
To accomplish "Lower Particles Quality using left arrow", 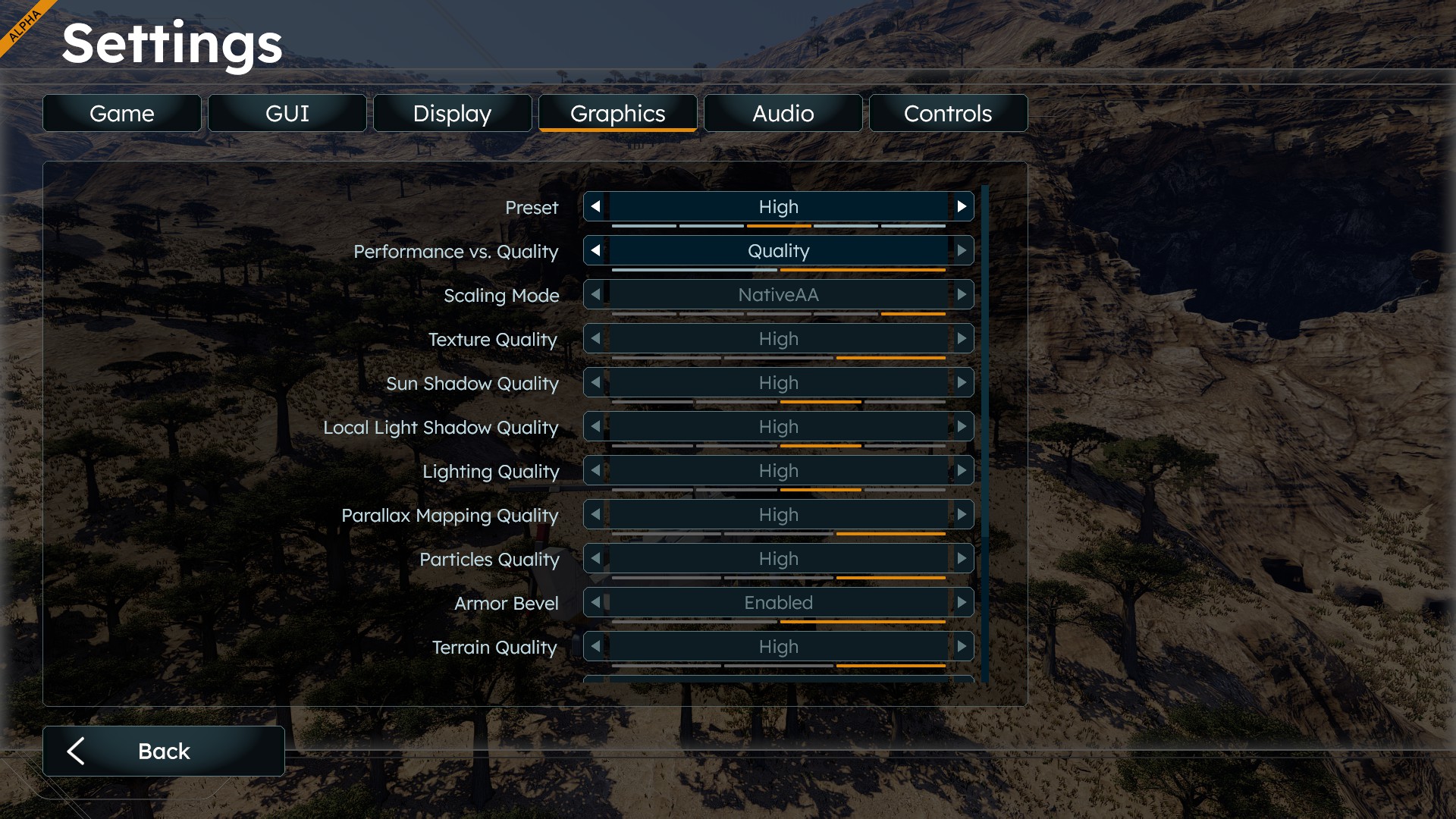I will tap(596, 558).
